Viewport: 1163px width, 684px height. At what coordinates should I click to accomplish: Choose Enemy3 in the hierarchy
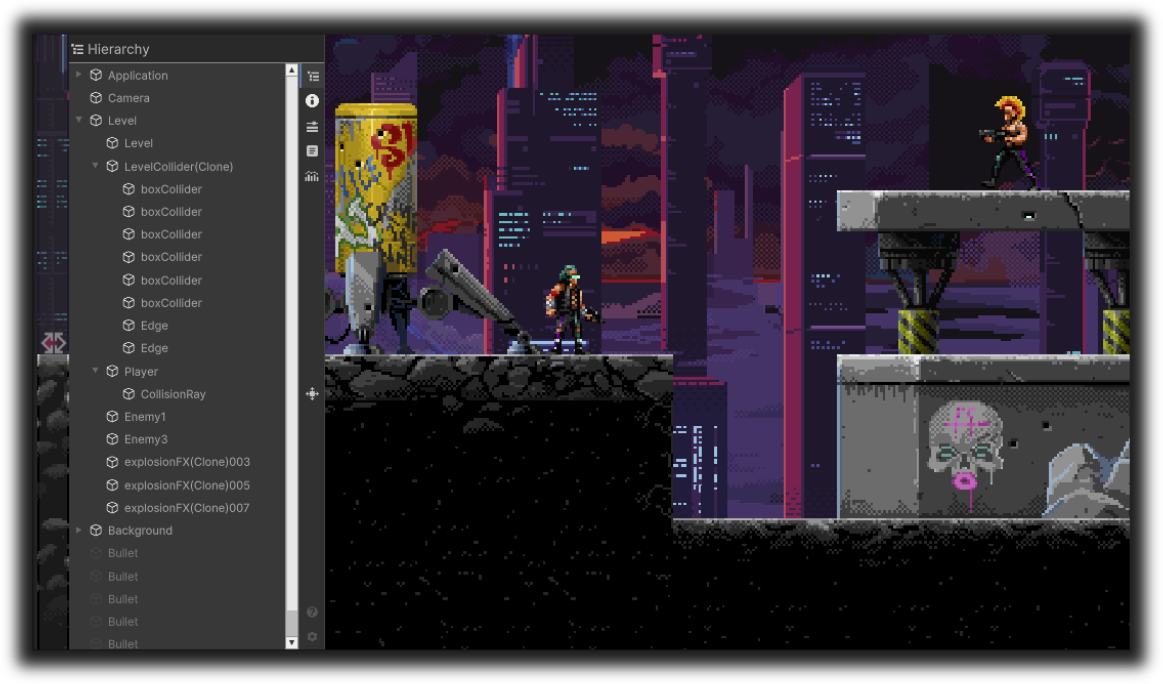point(145,440)
